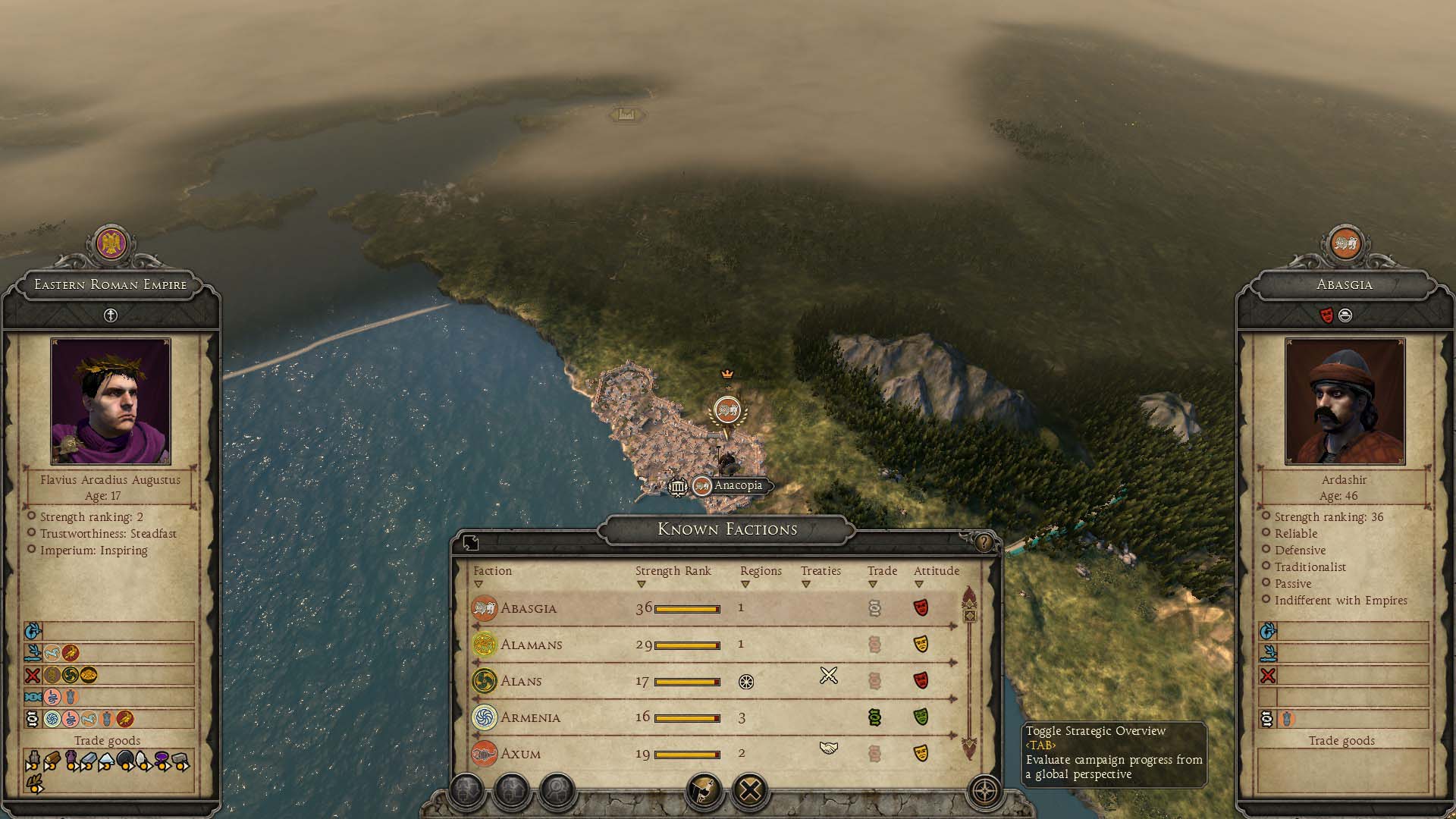Image resolution: width=1456 pixels, height=819 pixels.
Task: Sort the list by Regions column
Action: (760, 571)
